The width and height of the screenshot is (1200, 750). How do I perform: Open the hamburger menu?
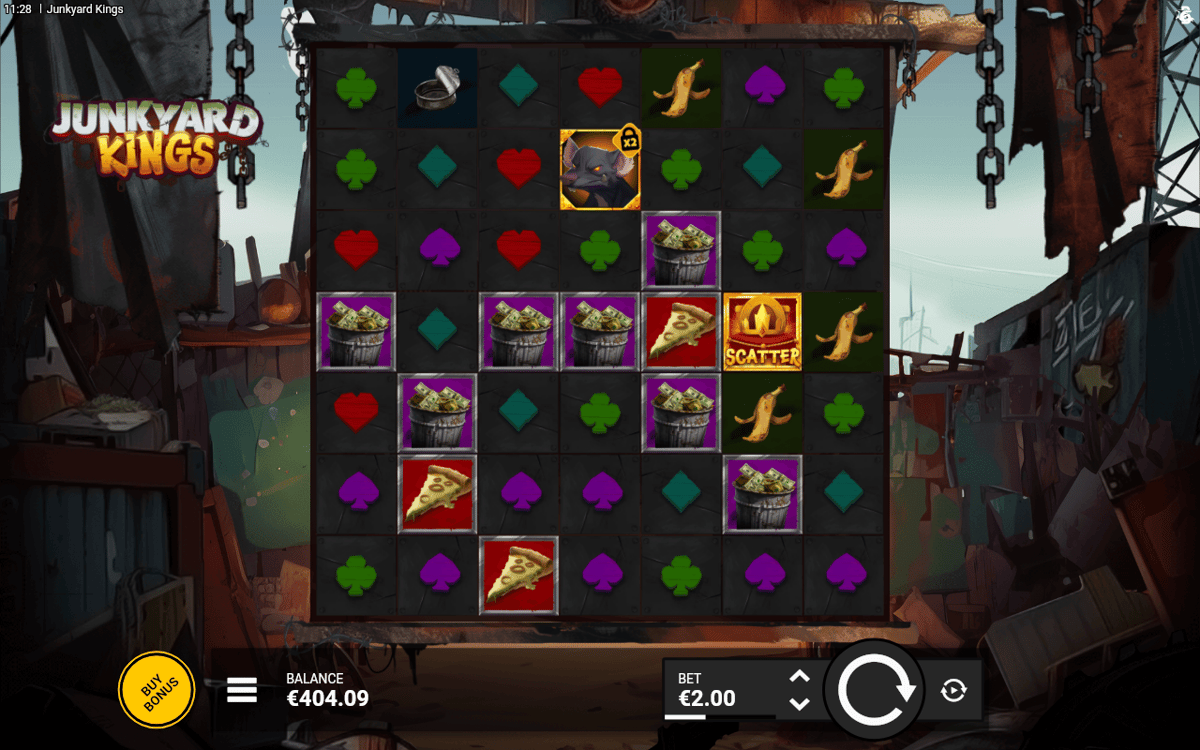click(242, 689)
